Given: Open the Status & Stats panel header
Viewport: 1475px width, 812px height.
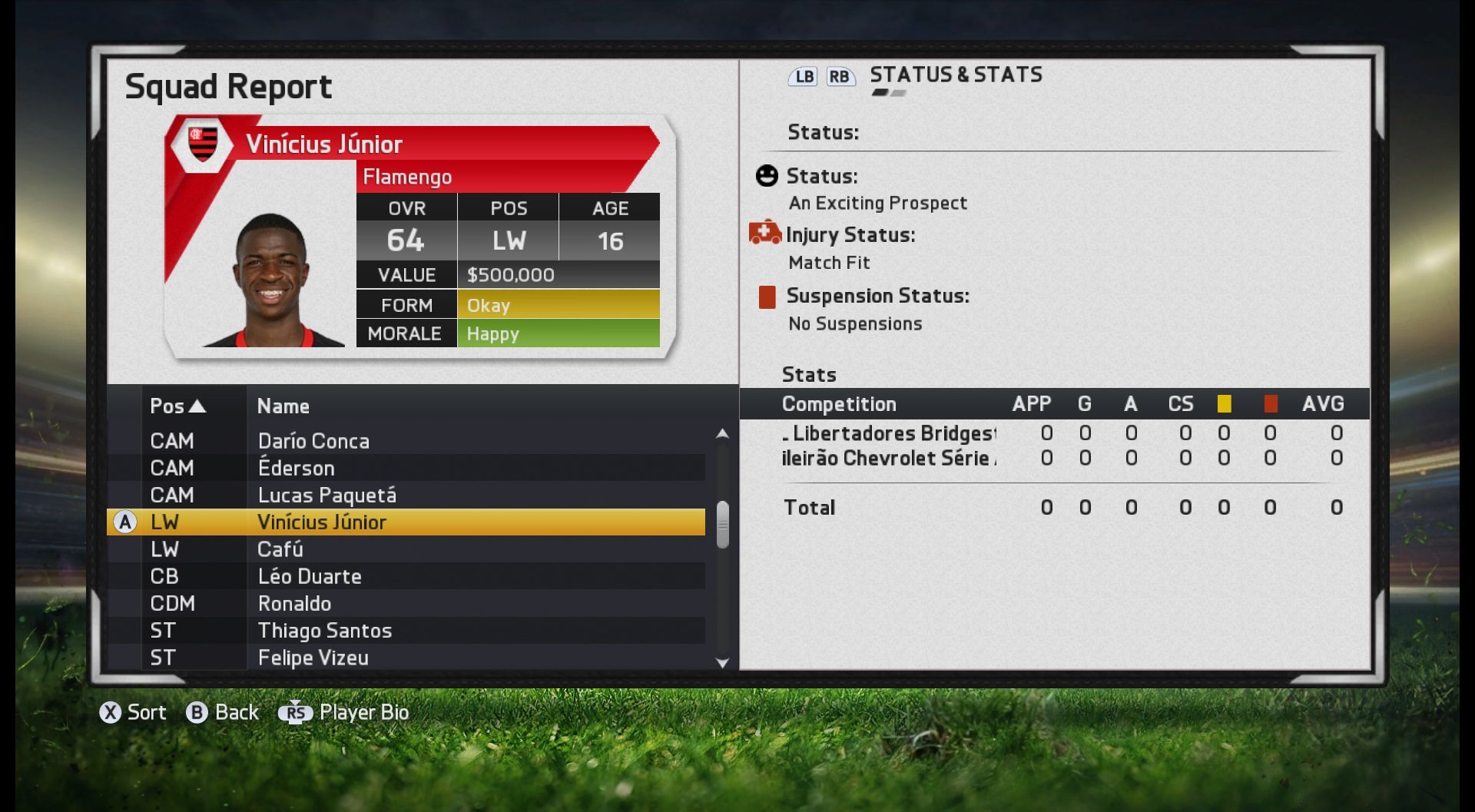Looking at the screenshot, I should (x=956, y=75).
